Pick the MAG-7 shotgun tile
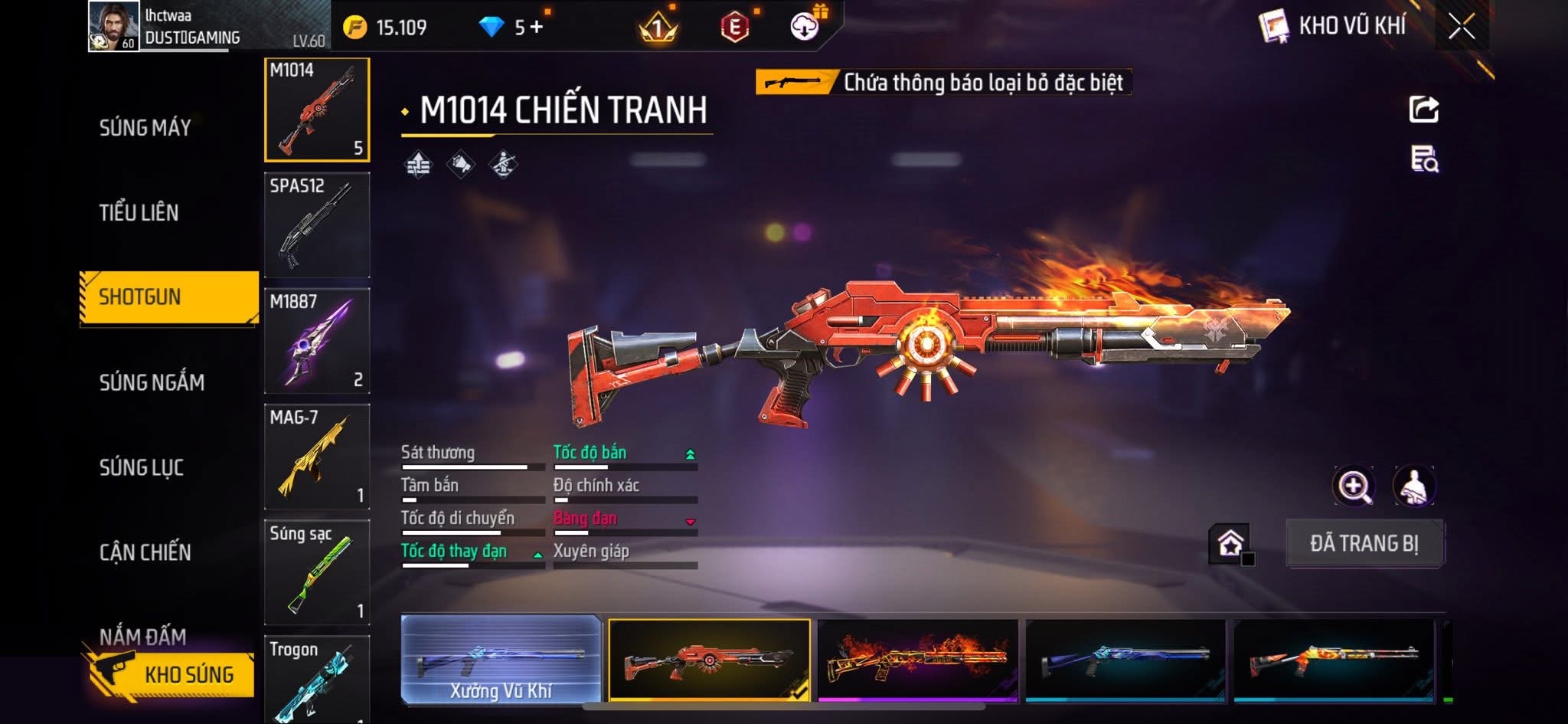Viewport: 1568px width, 724px height. tap(317, 457)
